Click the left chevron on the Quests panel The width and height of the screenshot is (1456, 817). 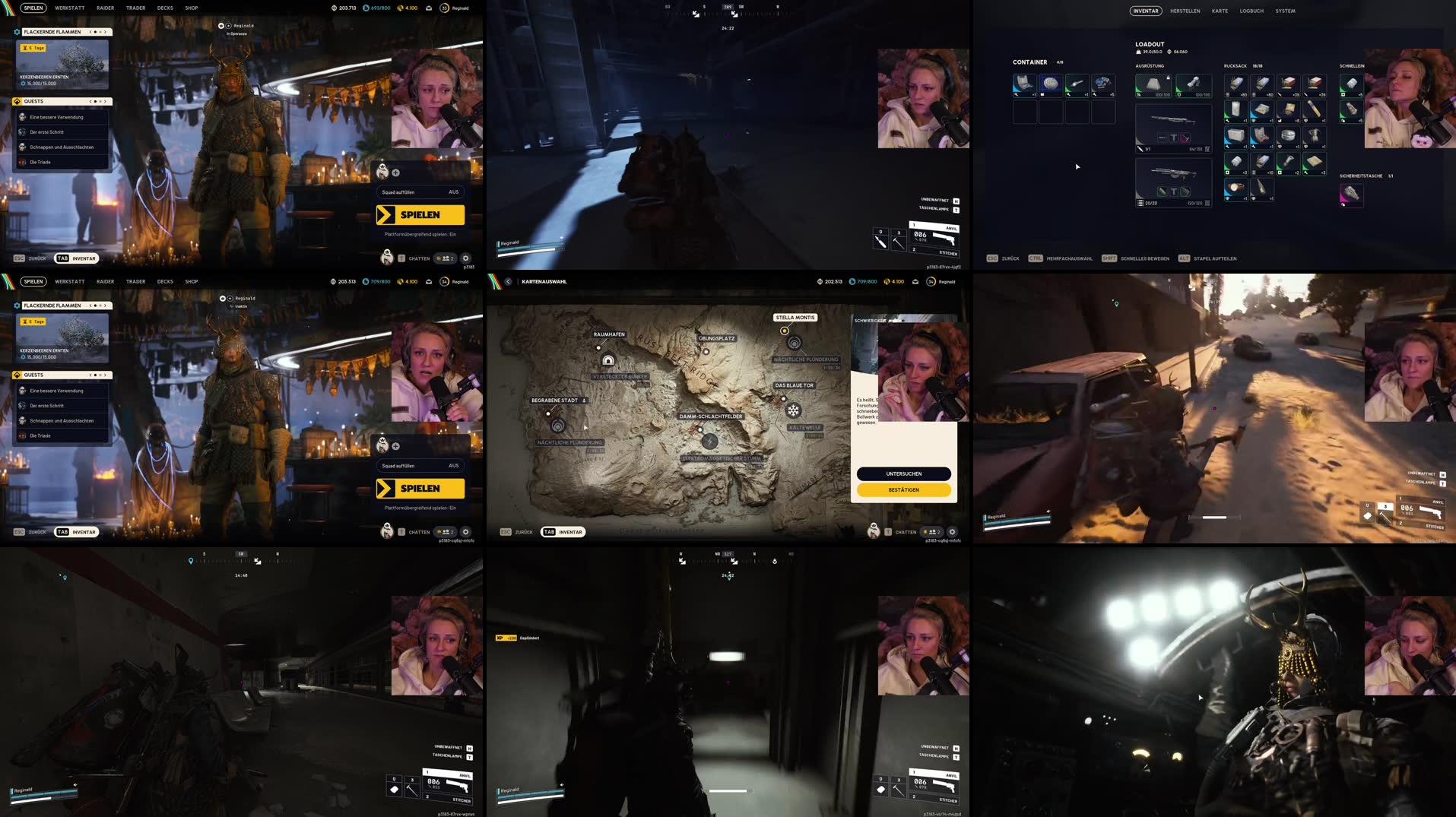tap(89, 101)
